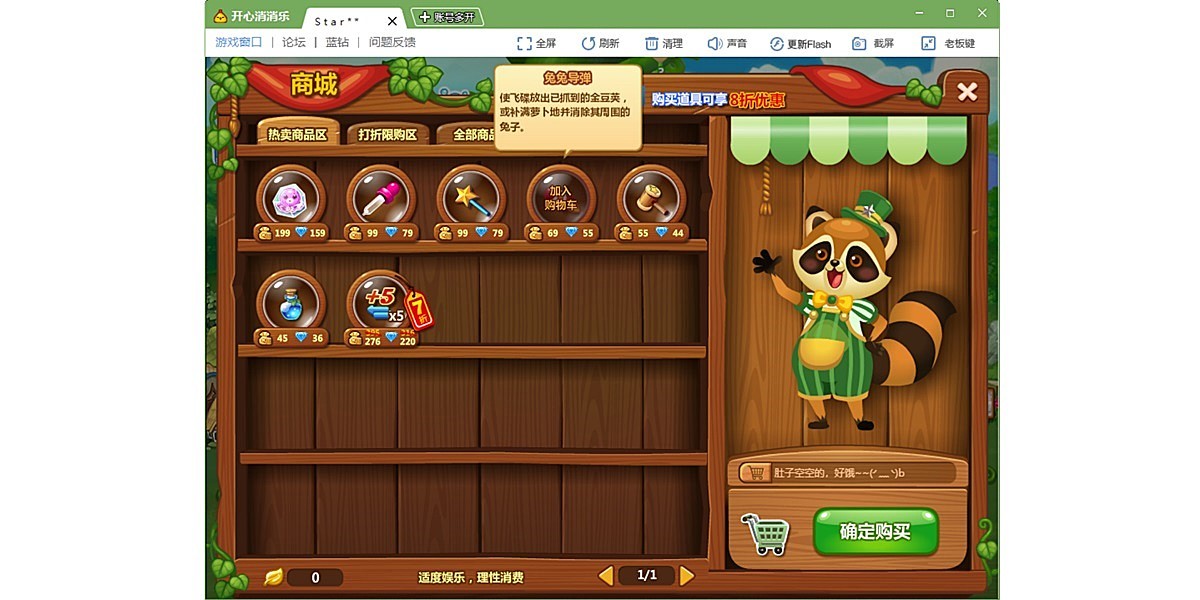Click the shopping cart icon
Image resolution: width=1200 pixels, height=600 pixels.
[765, 533]
